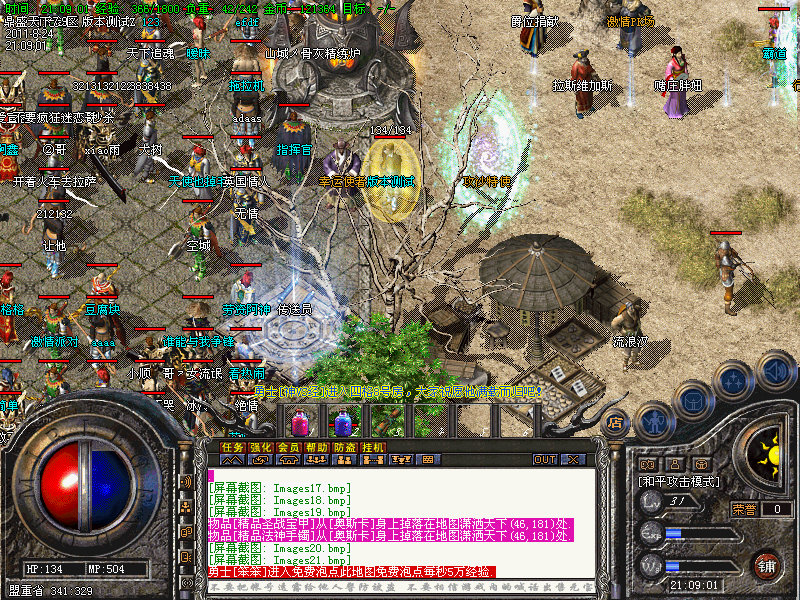Click the OUT logout button
The width and height of the screenshot is (800, 600).
(545, 460)
